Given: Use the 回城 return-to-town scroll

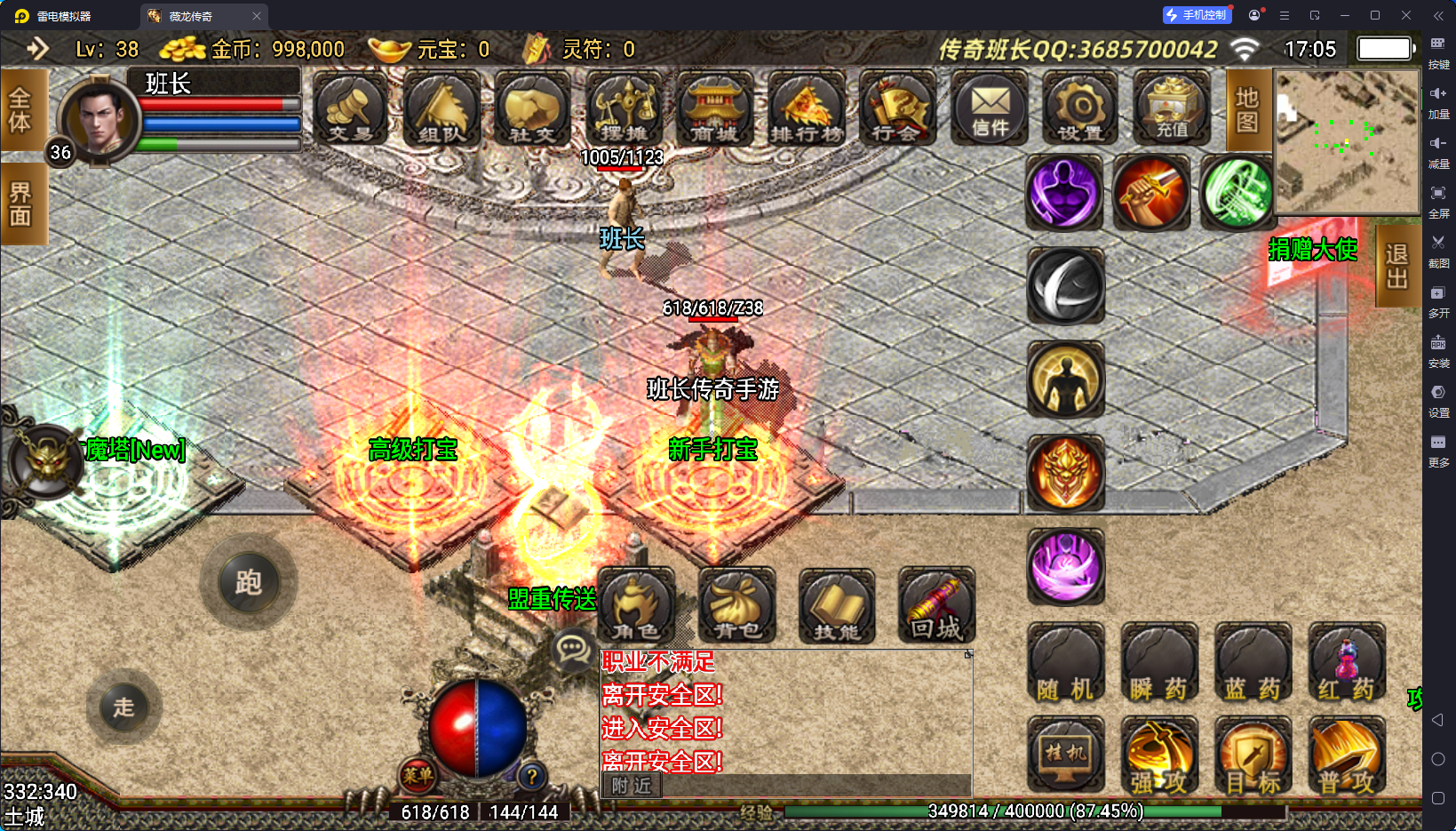Looking at the screenshot, I should pos(936,606).
